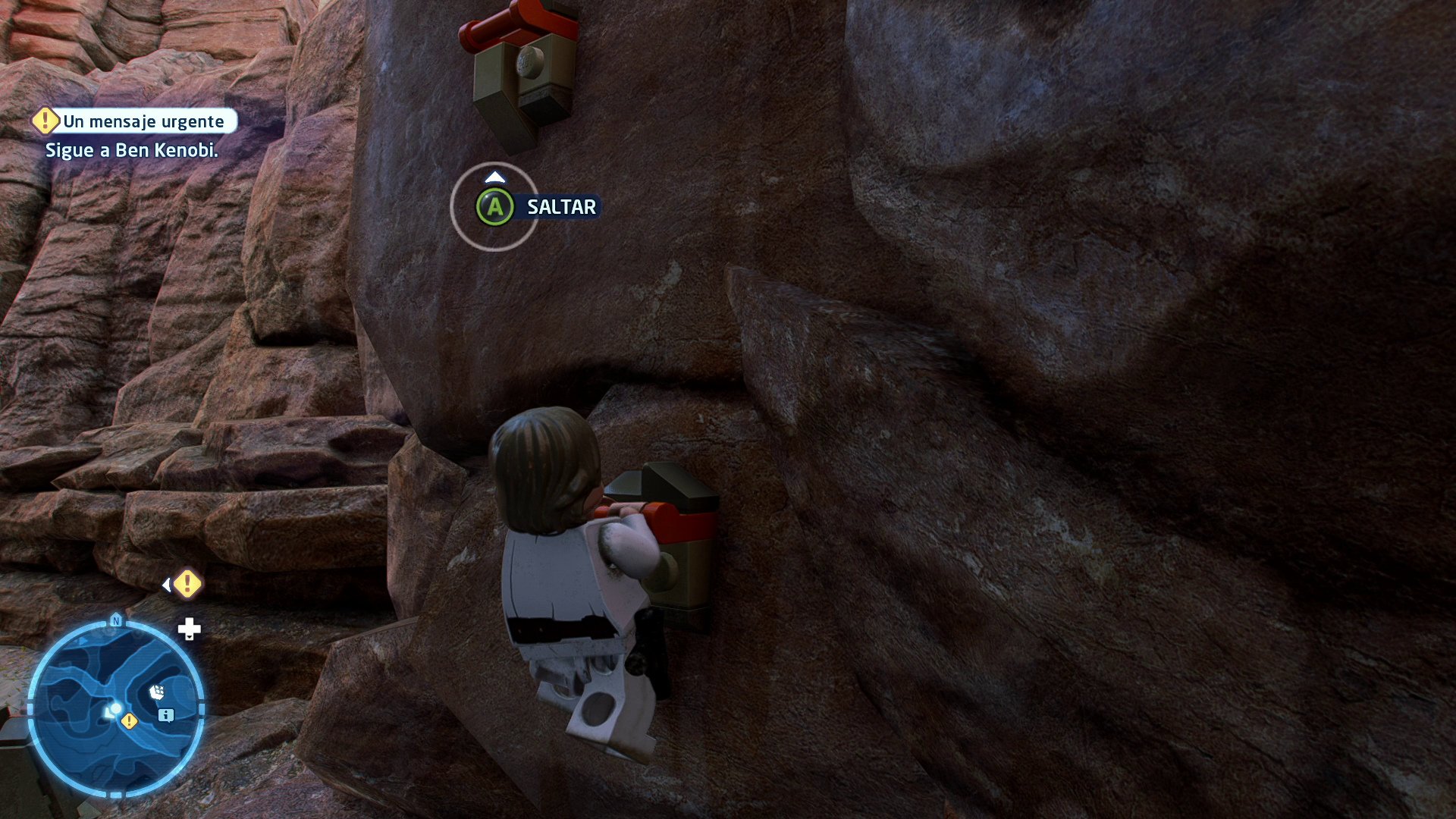Select the fist combat icon on minimap
The width and height of the screenshot is (1456, 819).
[x=157, y=691]
